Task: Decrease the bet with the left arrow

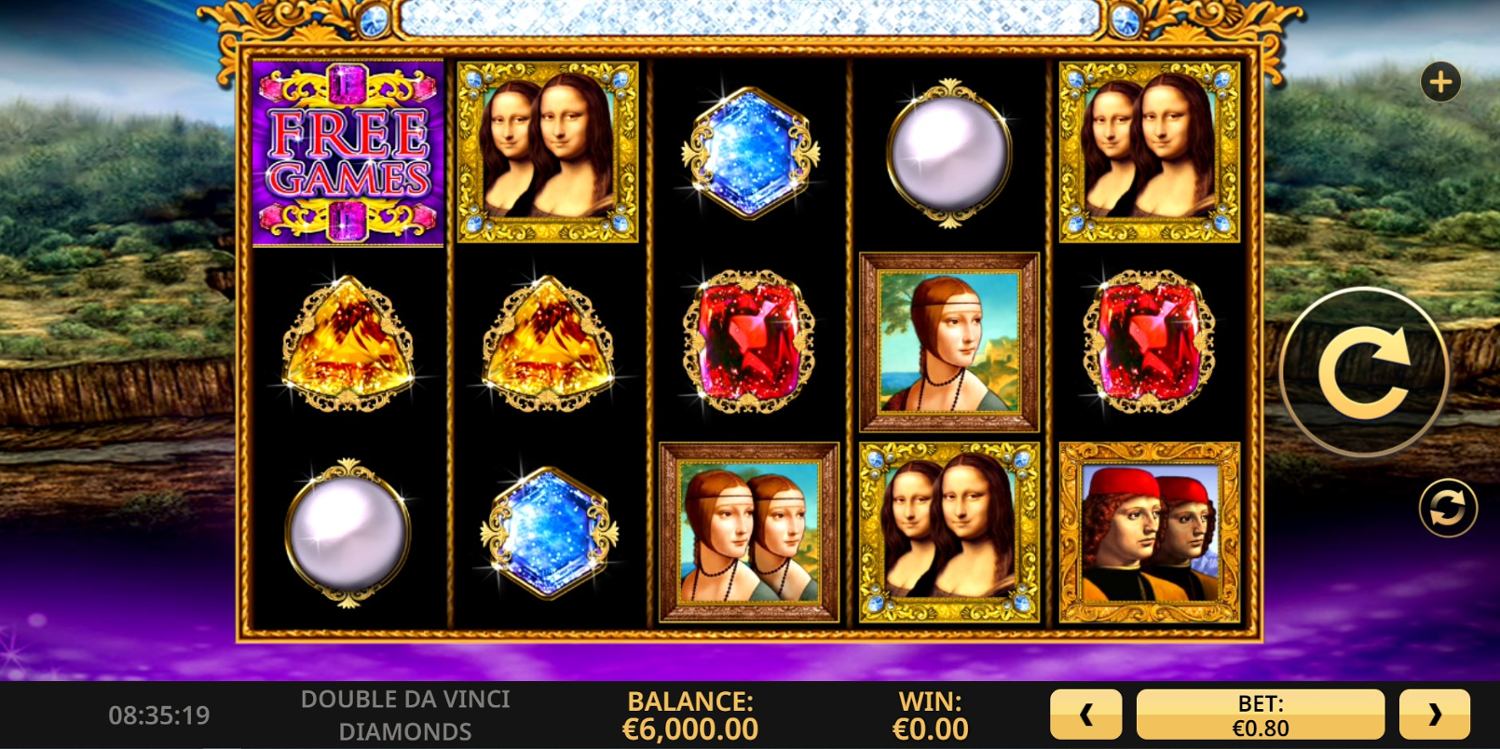Action: [1086, 714]
